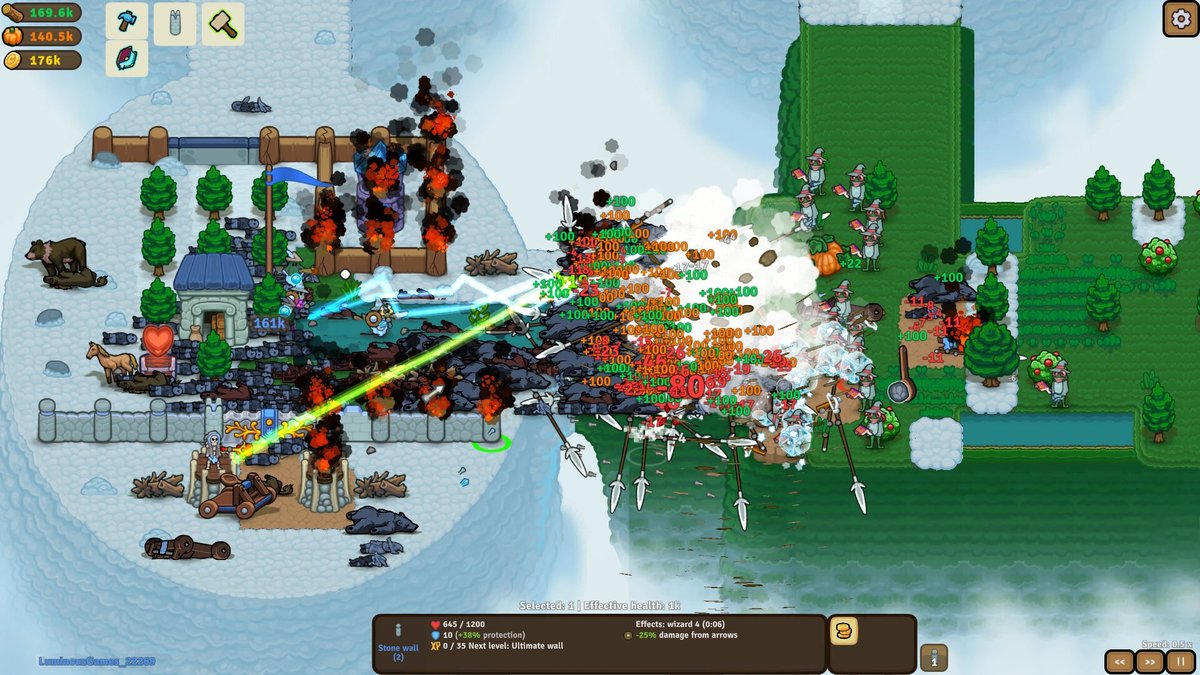Click the gold coins button in unit panel

(x=844, y=631)
